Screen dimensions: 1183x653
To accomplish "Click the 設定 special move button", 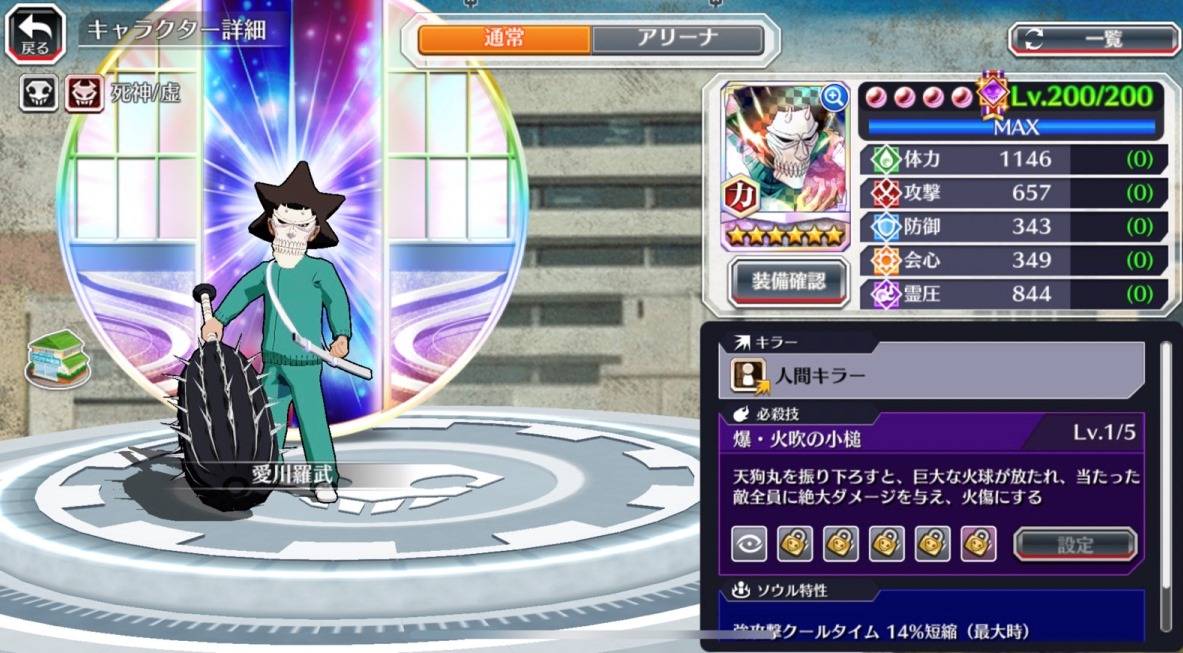I will point(1075,544).
